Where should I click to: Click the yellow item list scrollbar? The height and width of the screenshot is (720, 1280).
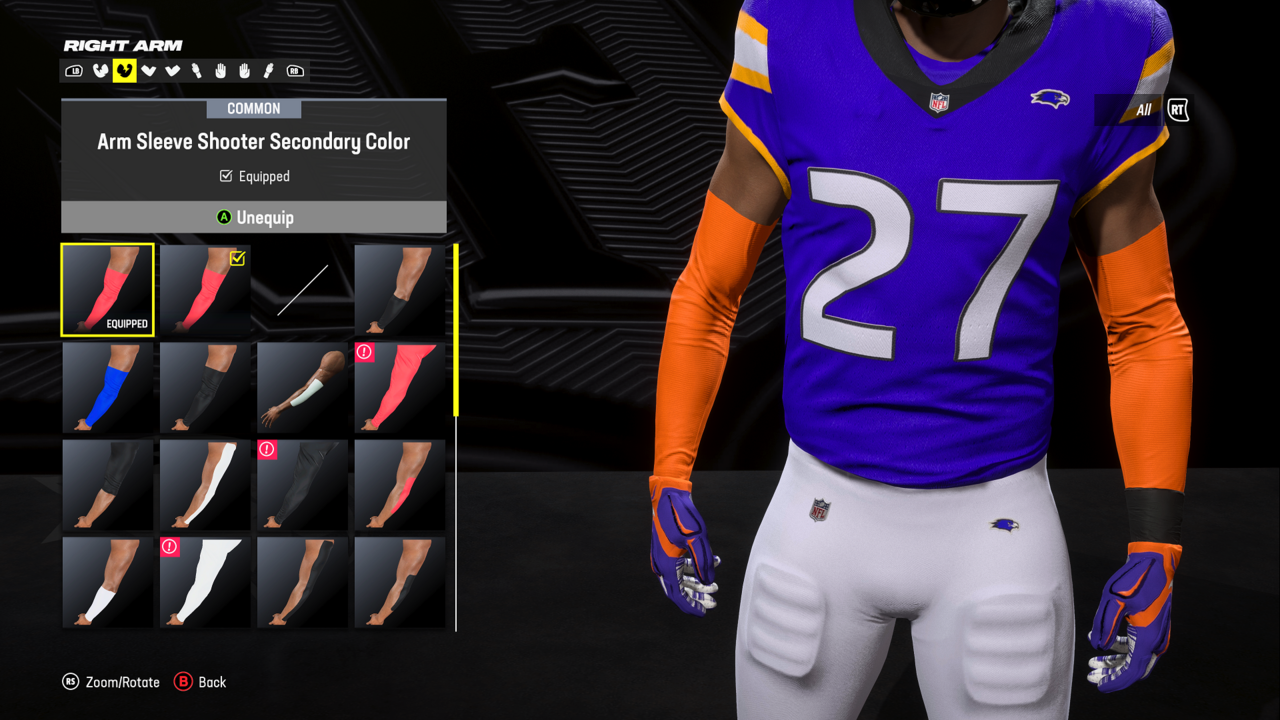[456, 329]
